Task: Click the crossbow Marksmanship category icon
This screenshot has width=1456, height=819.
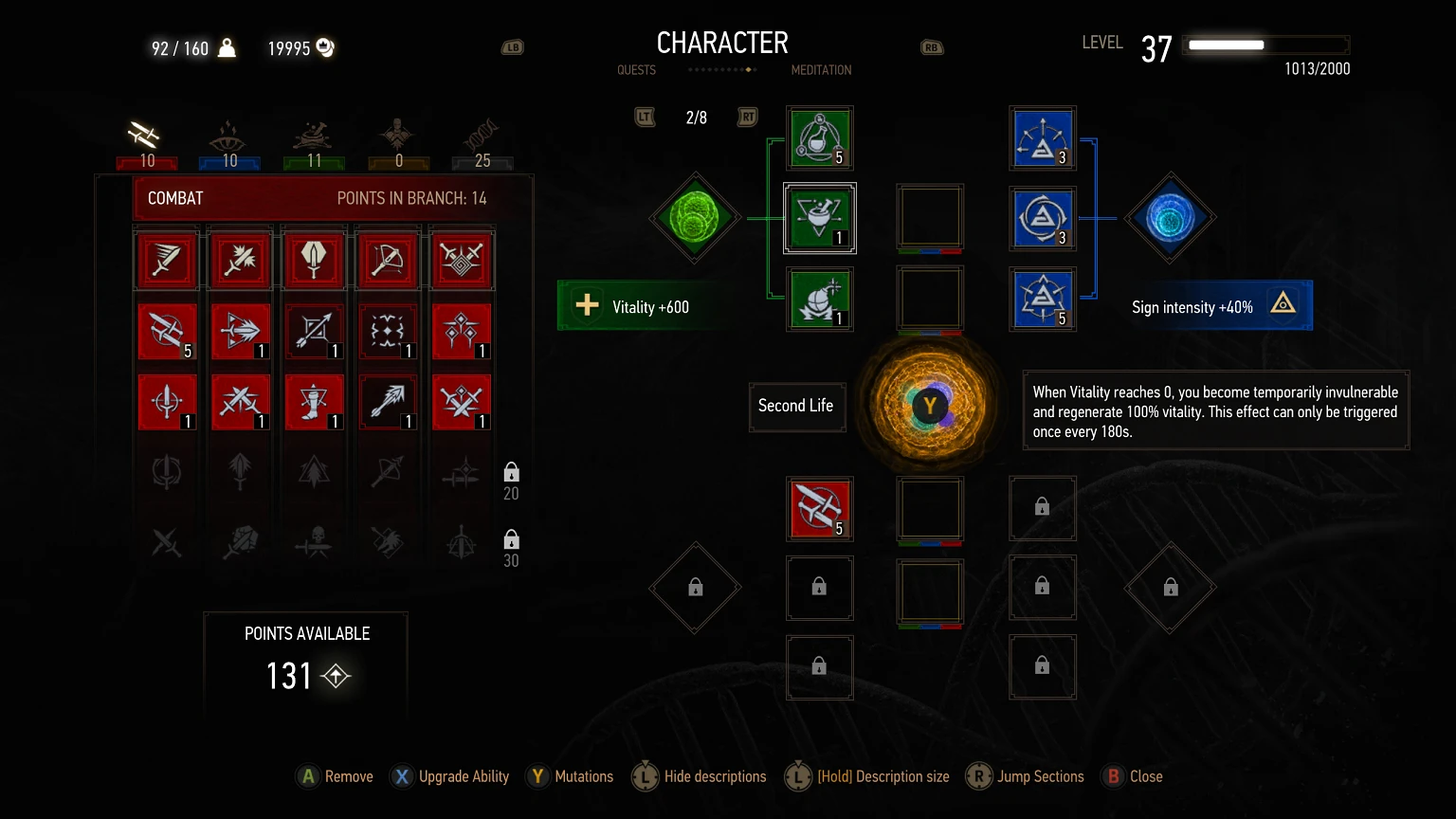Action: [388, 260]
